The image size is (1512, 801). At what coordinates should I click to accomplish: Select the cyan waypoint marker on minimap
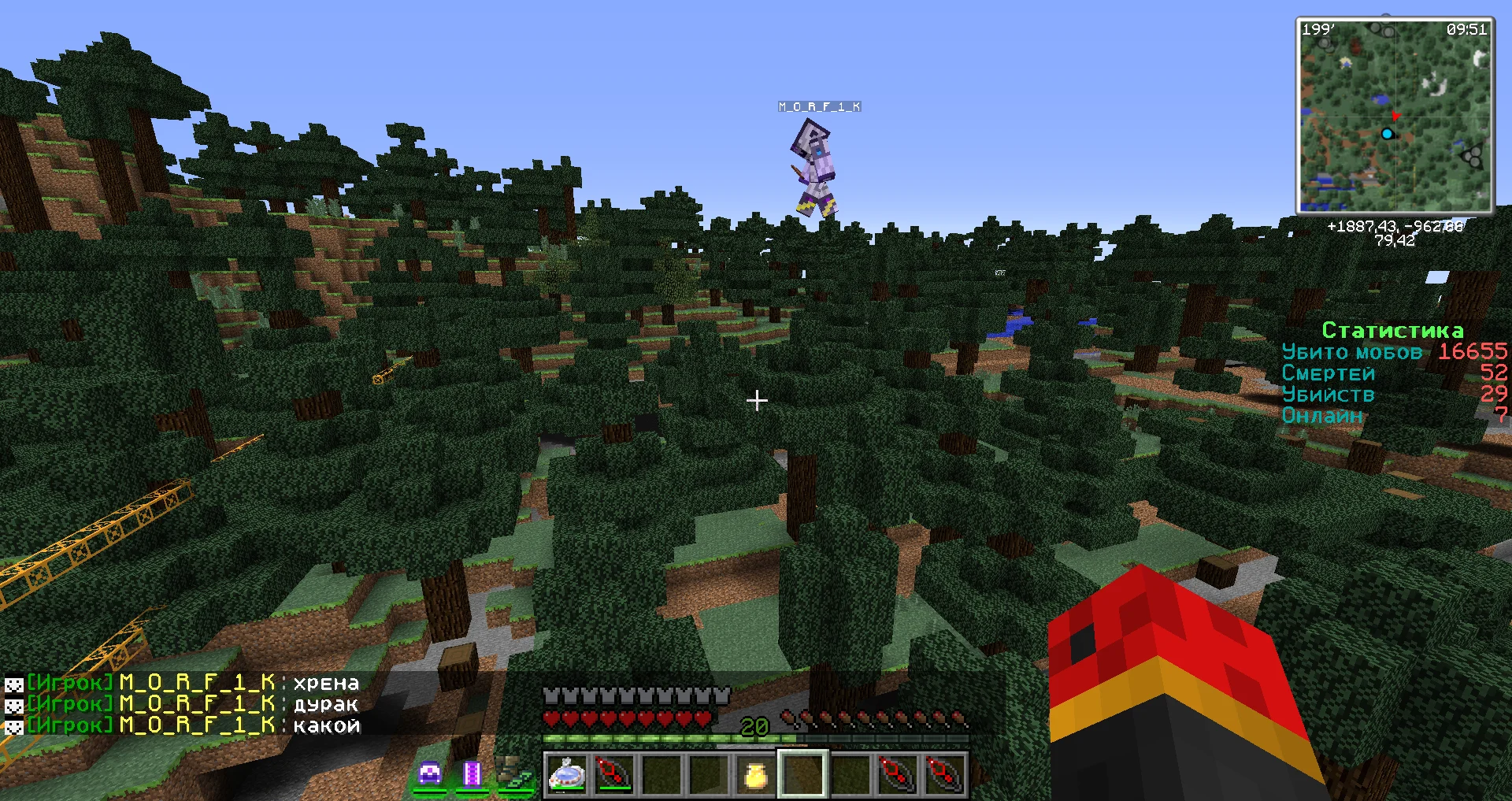click(x=1387, y=134)
